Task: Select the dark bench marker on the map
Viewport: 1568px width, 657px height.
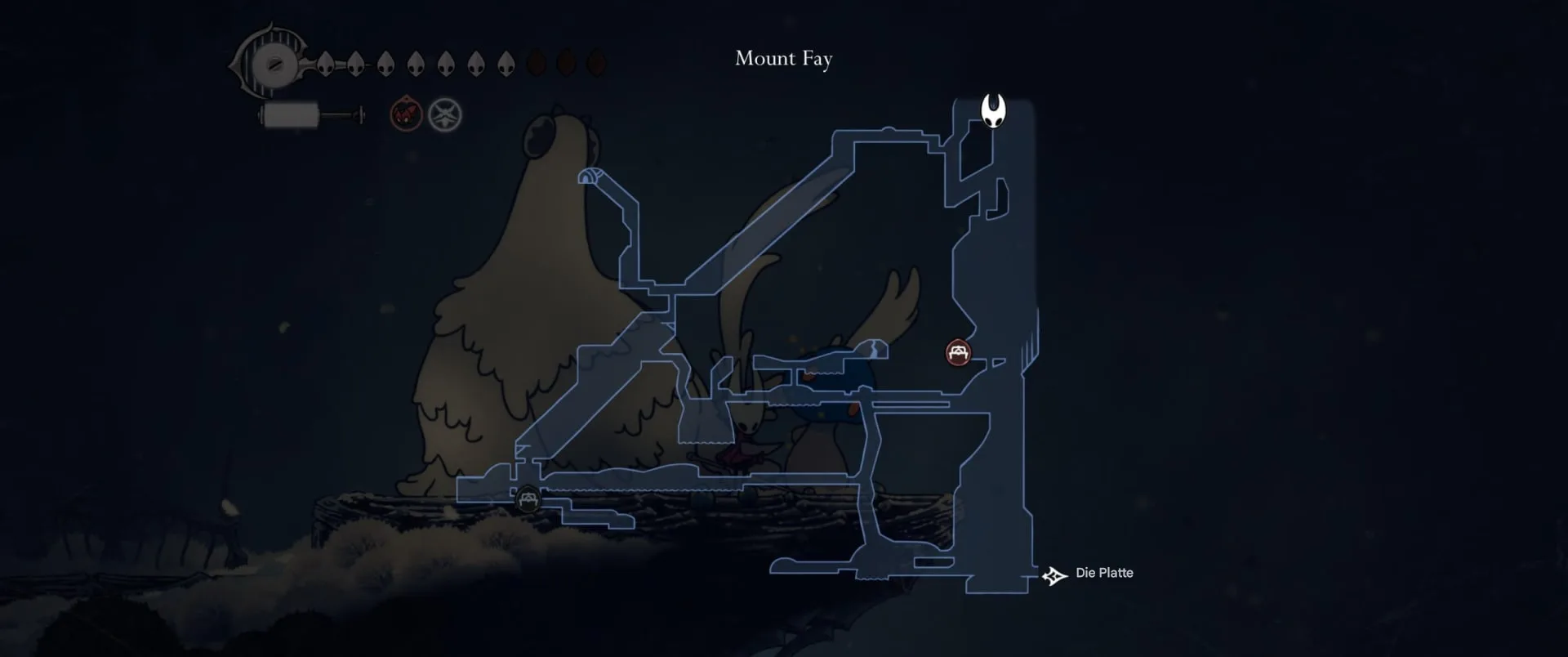Action: [x=528, y=498]
